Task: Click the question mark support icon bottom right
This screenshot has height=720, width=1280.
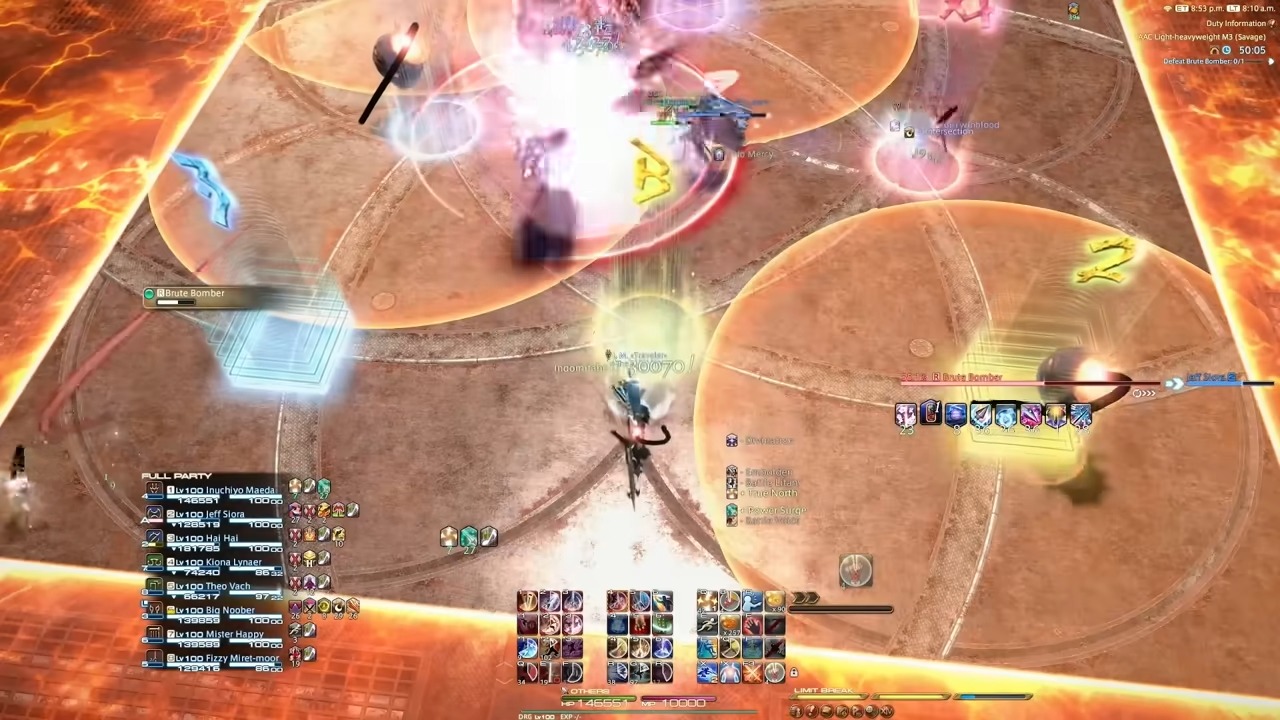Action: point(812,713)
